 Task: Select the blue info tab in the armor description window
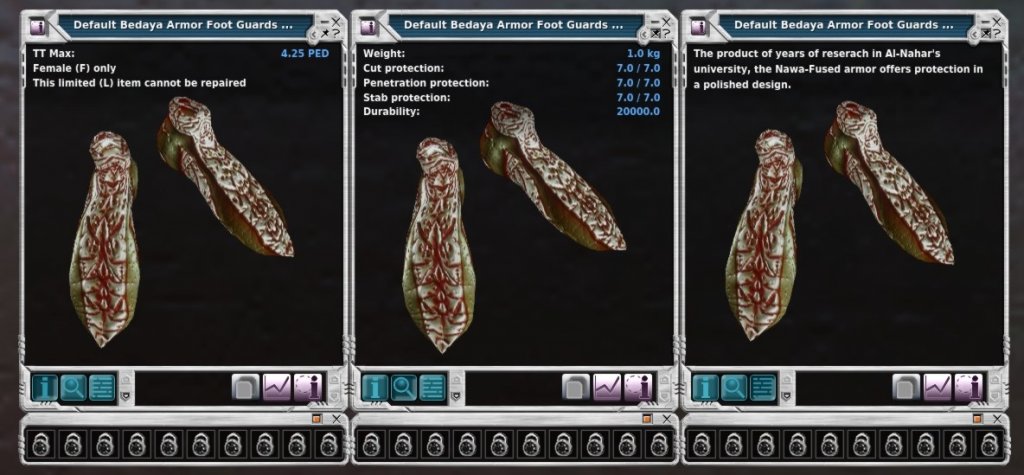click(x=704, y=387)
